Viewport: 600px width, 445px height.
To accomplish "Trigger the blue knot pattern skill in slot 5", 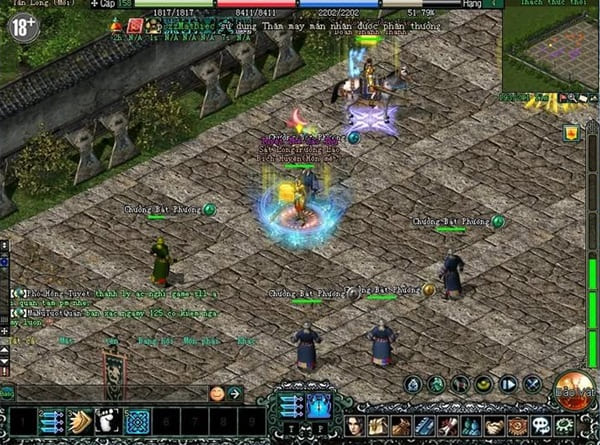I will pyautogui.click(x=137, y=422).
